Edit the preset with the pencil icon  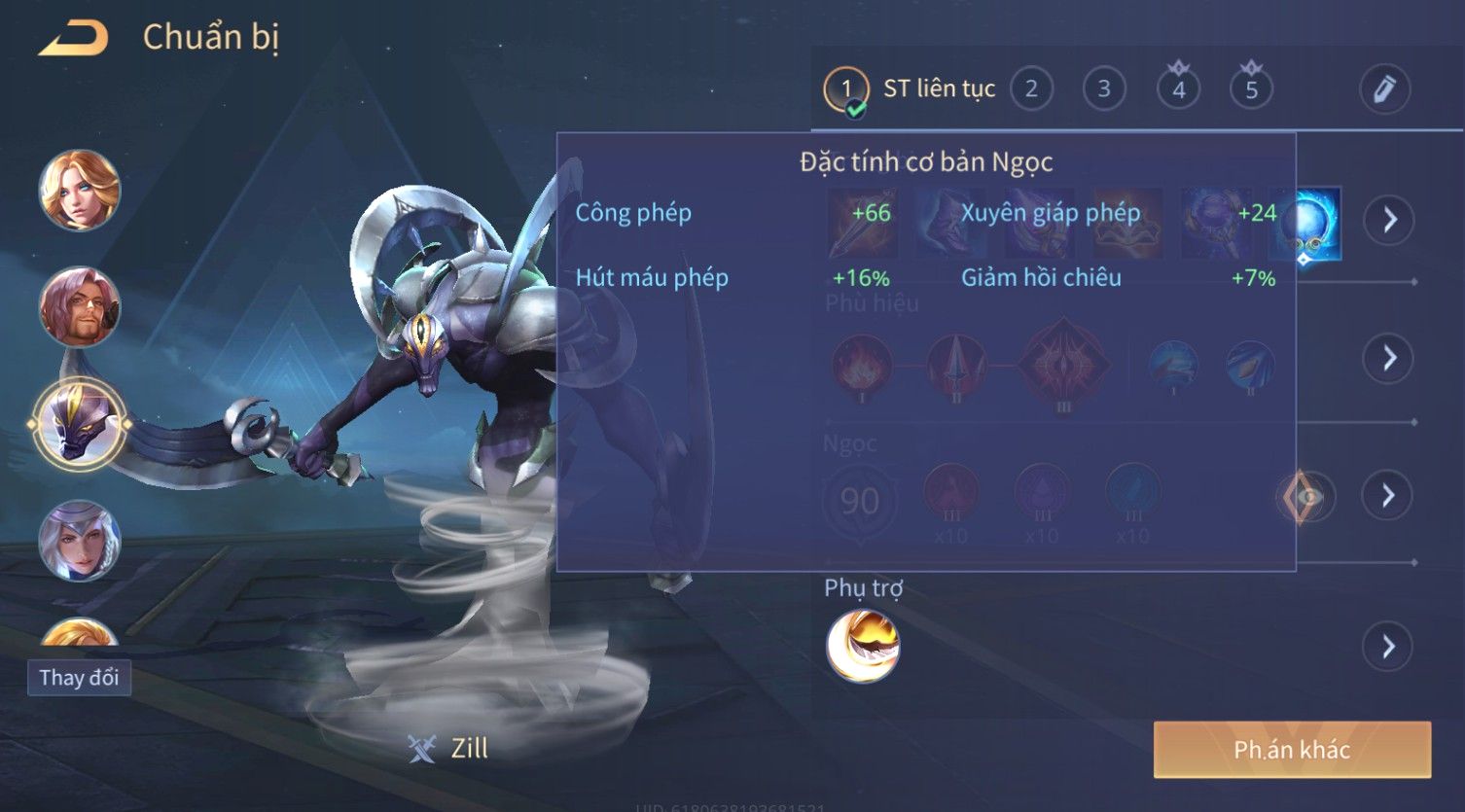point(1384,89)
